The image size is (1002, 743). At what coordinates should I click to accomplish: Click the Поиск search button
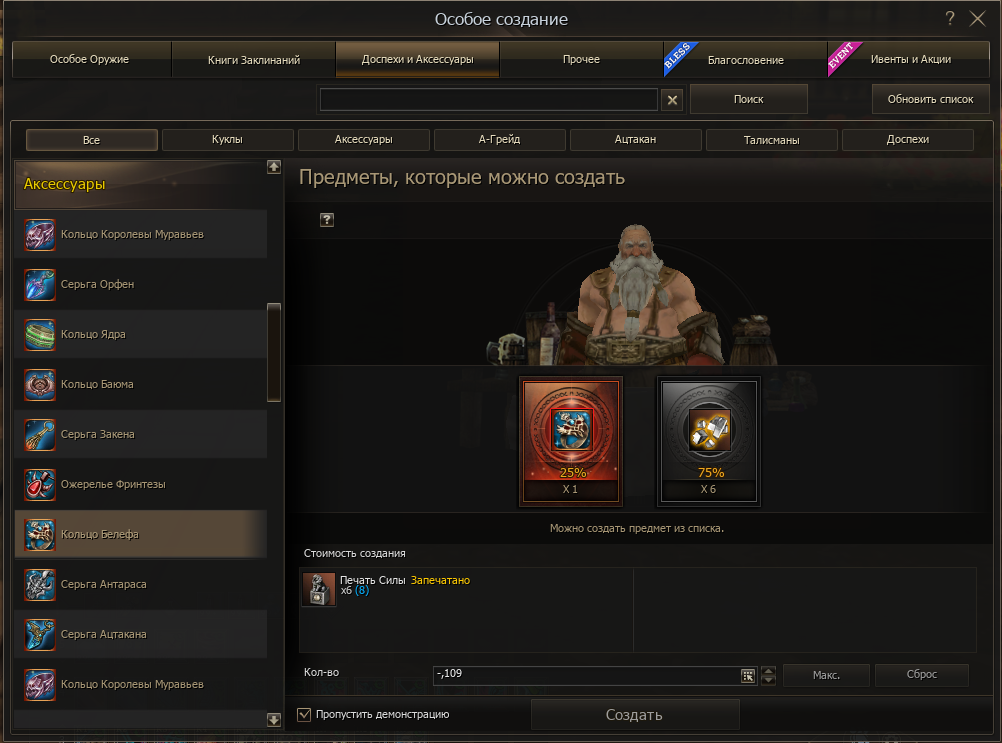tap(748, 99)
